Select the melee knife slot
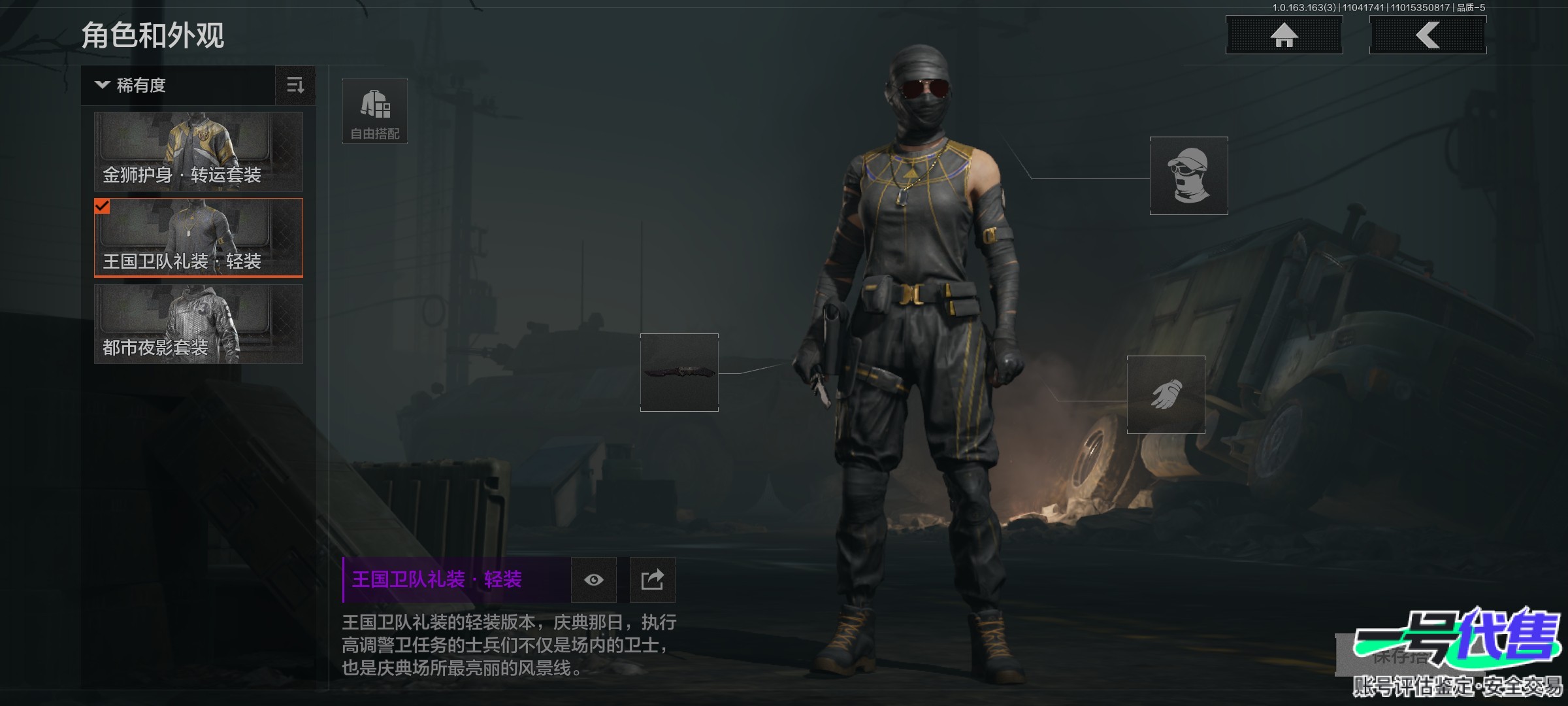The width and height of the screenshot is (1568, 706). pyautogui.click(x=679, y=373)
